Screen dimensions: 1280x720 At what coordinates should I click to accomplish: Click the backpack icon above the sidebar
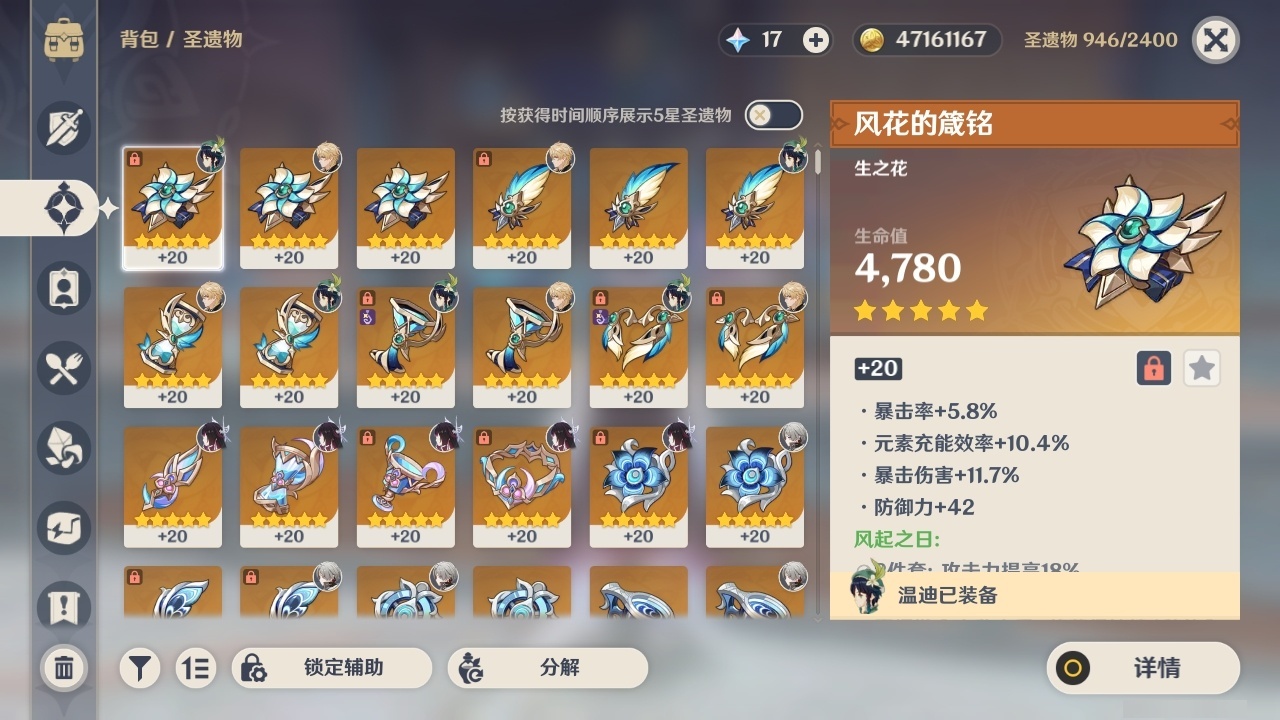click(63, 40)
